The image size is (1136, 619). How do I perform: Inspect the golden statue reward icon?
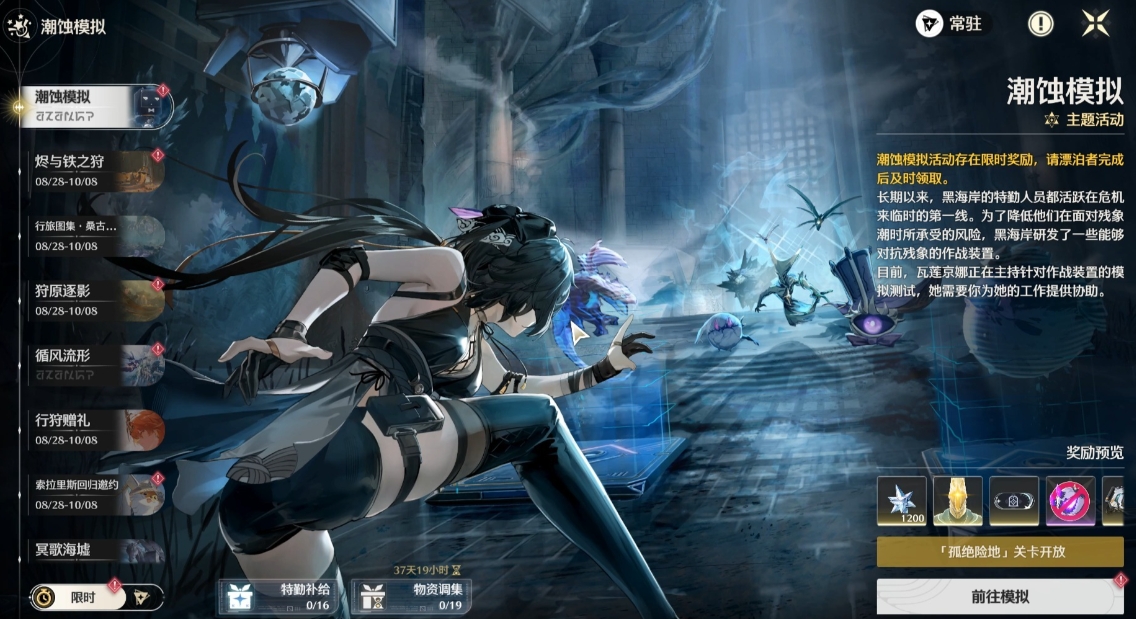tap(958, 501)
